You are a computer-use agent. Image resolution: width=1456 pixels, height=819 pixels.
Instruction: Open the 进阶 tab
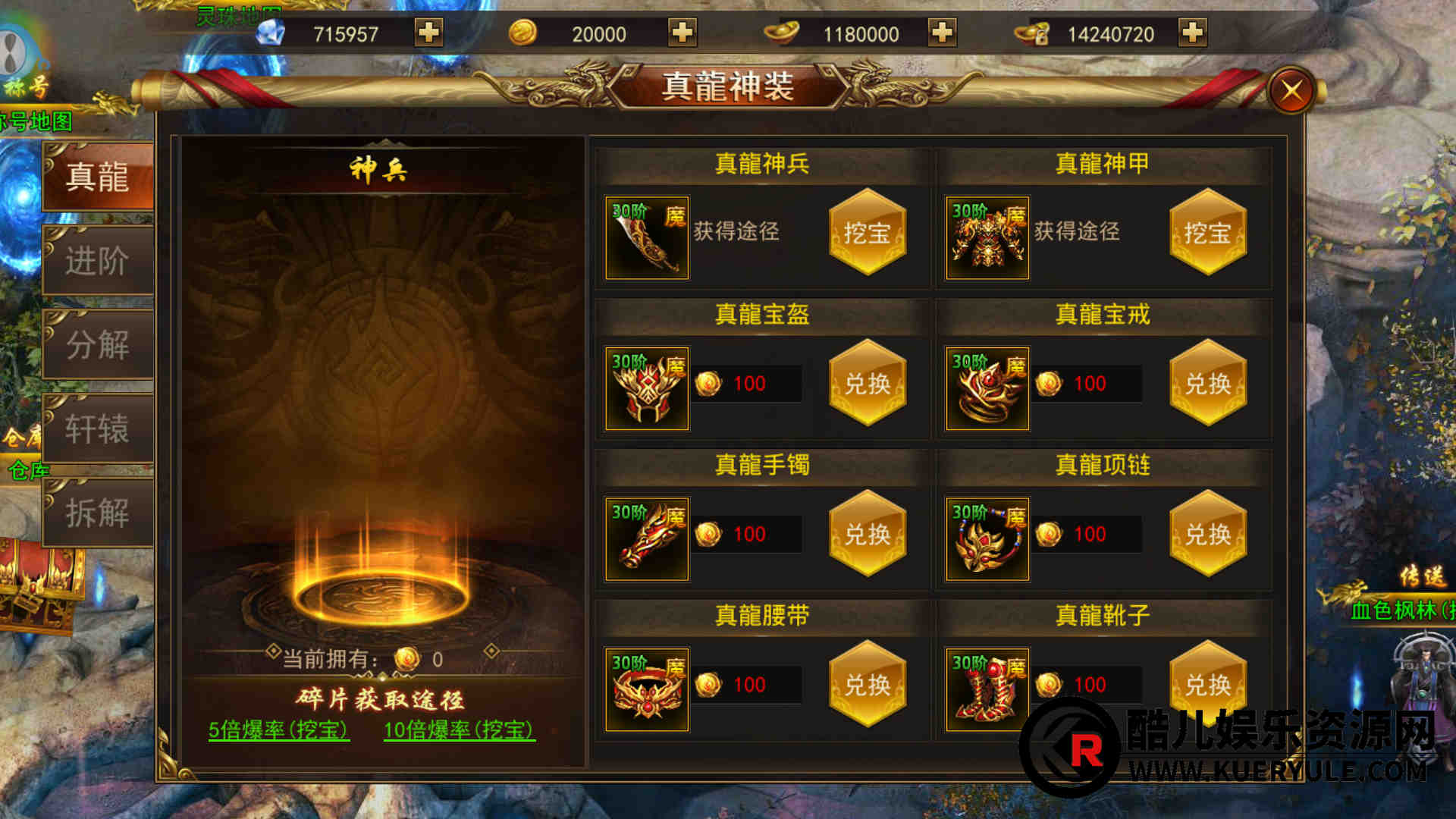click(x=98, y=262)
